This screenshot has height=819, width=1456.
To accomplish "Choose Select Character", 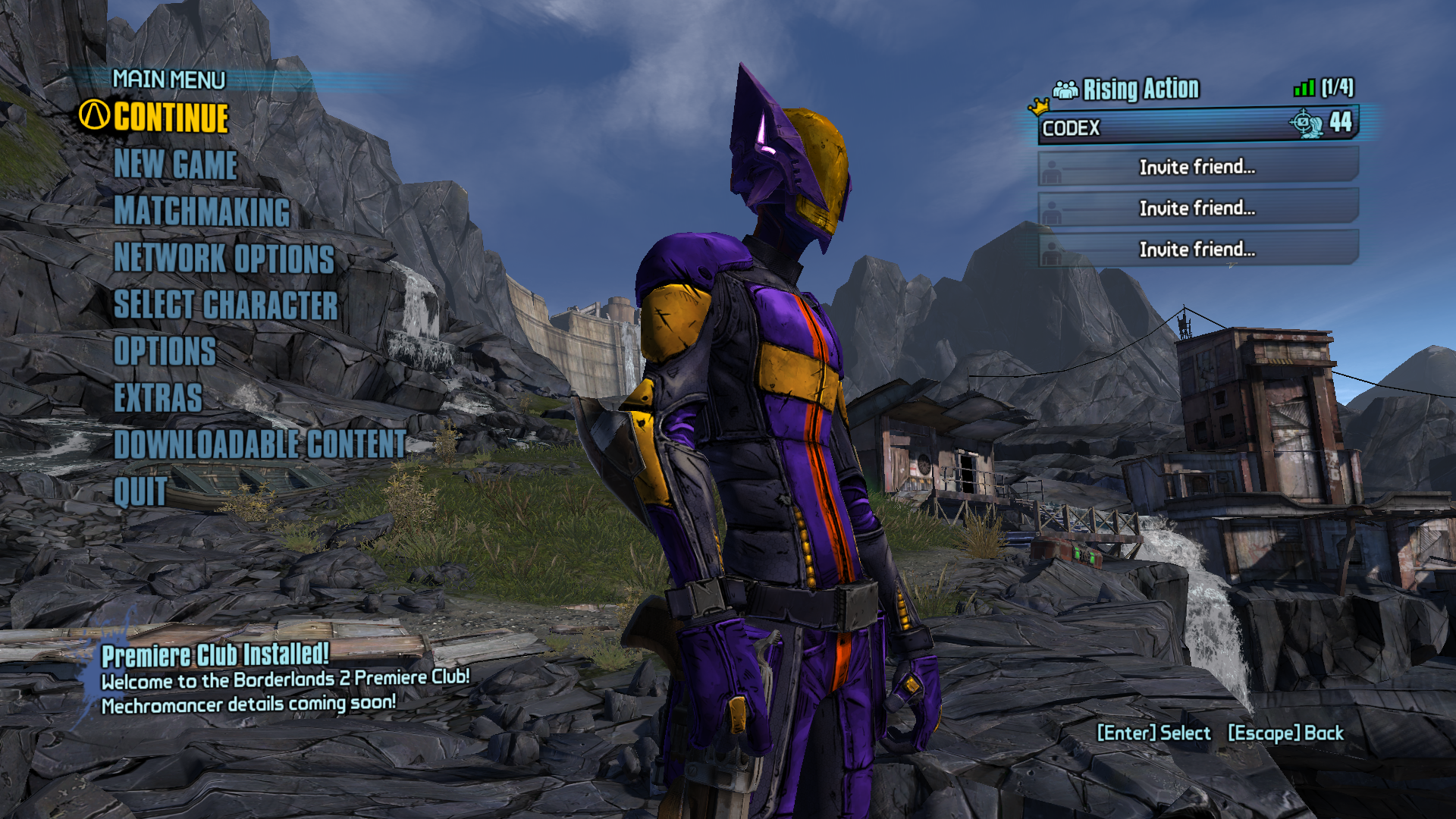I will point(225,305).
